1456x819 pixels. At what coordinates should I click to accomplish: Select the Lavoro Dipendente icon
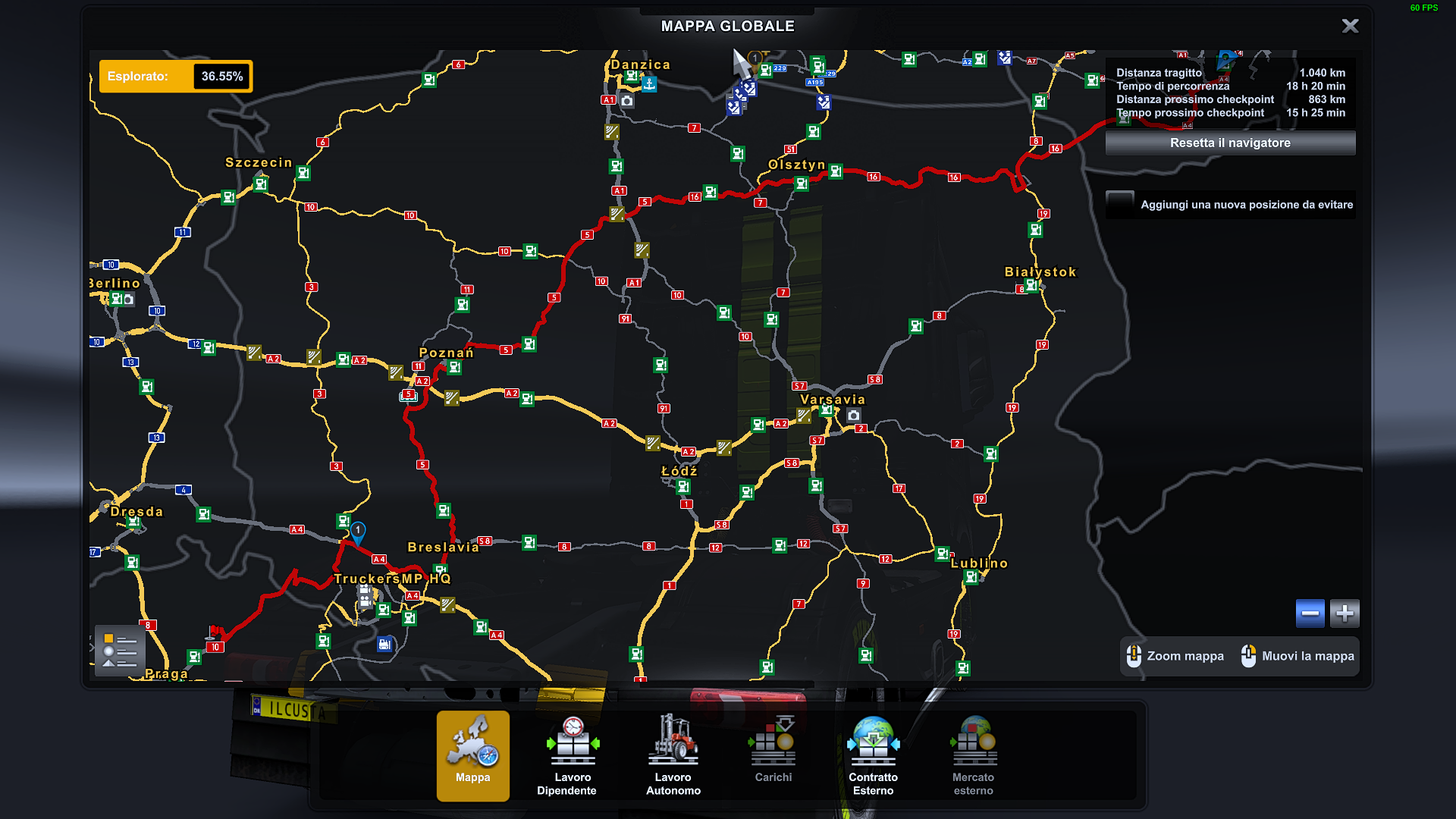[x=572, y=739]
